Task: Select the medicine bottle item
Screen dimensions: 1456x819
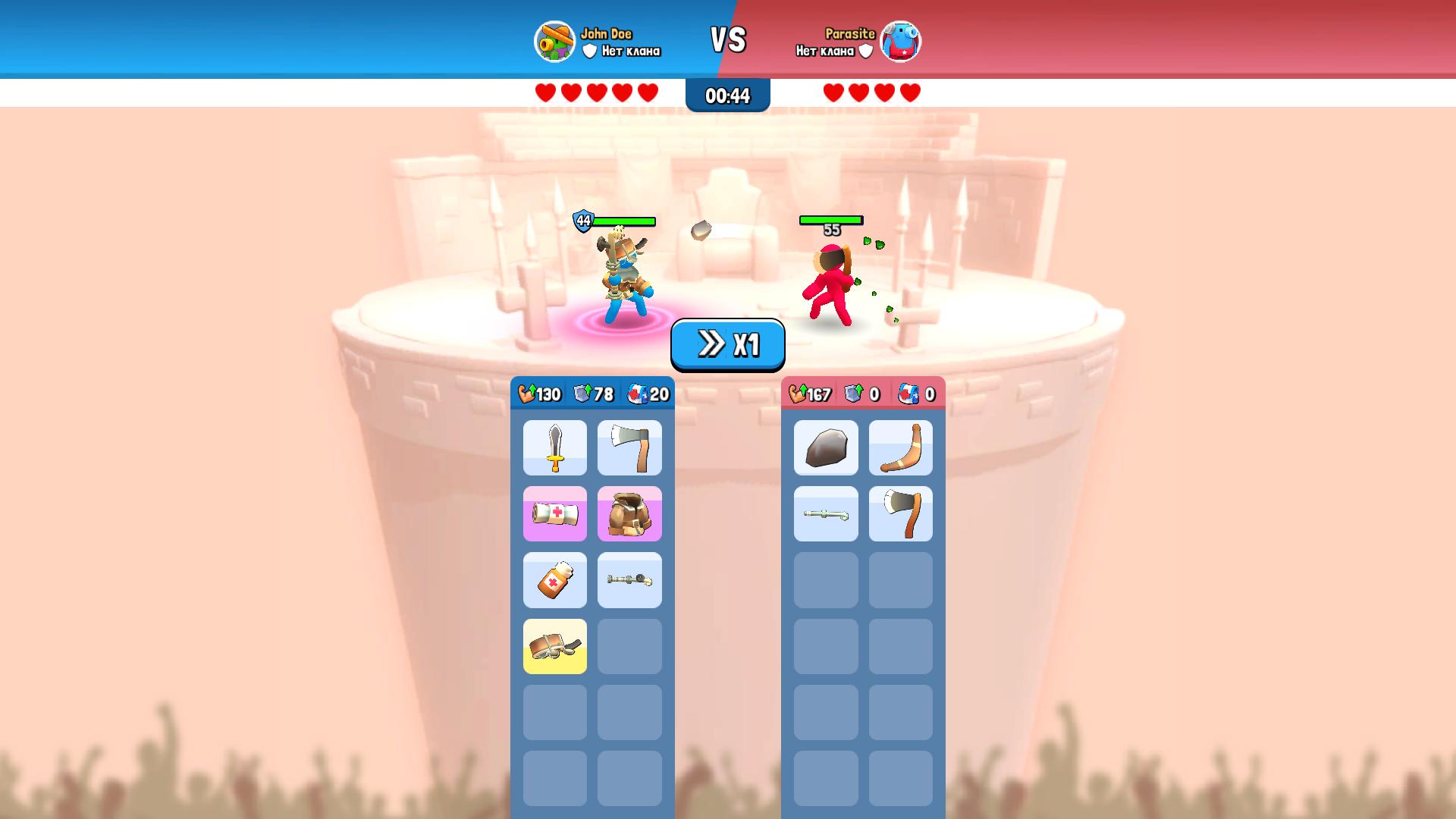Action: 554,580
